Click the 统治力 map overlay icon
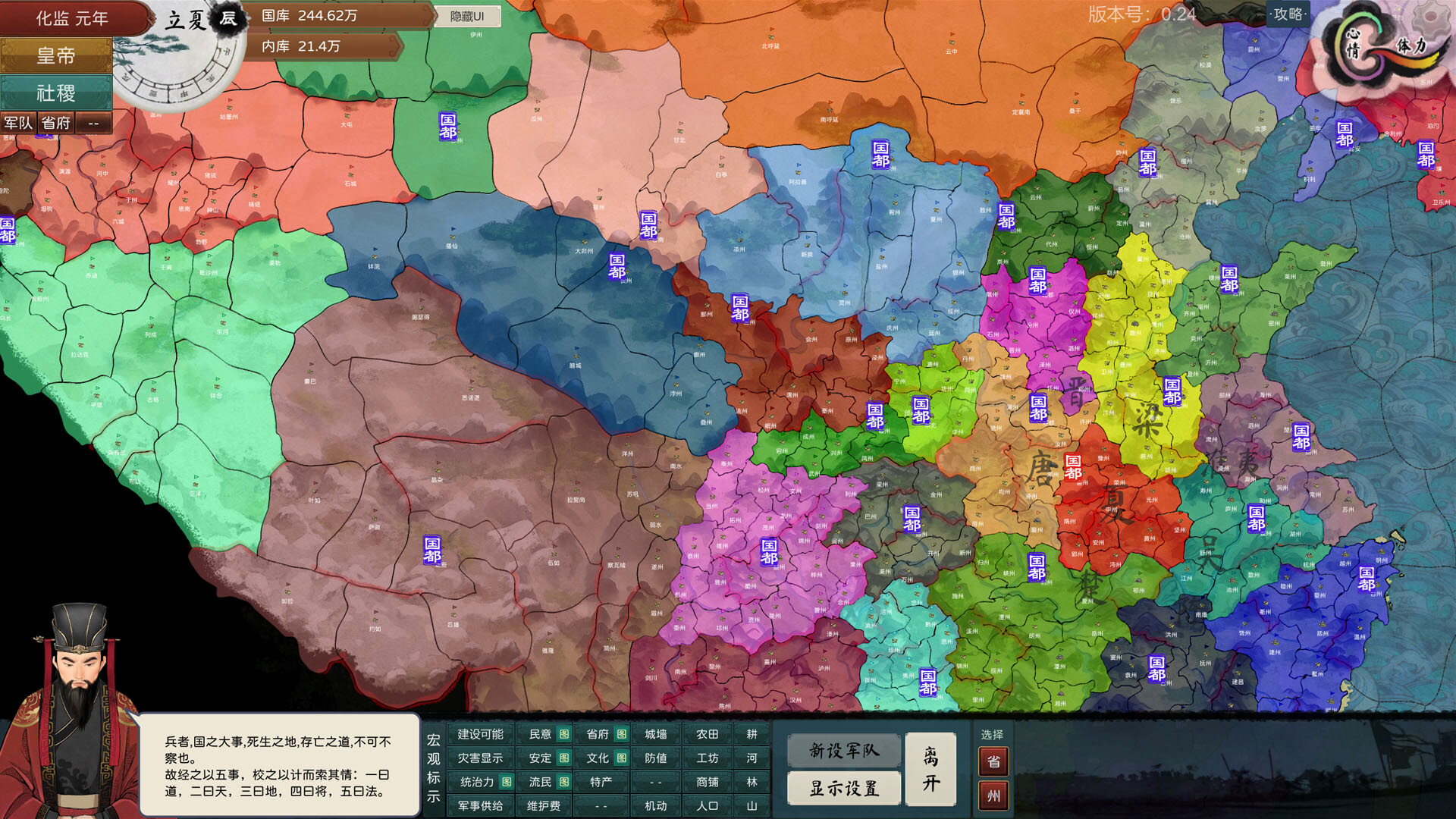The height and width of the screenshot is (819, 1456). click(x=507, y=781)
